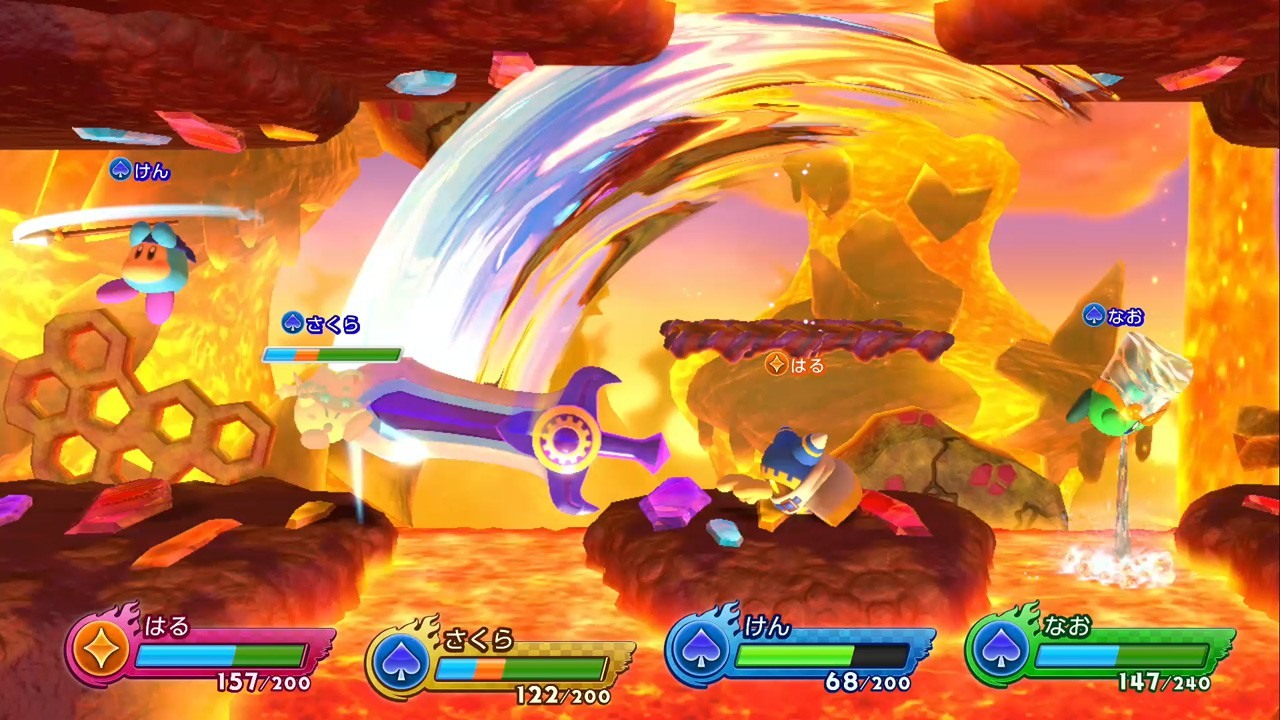Screen dimensions: 1280x720
Task: Click さくら's mini health bar above the sword
Action: (x=331, y=354)
